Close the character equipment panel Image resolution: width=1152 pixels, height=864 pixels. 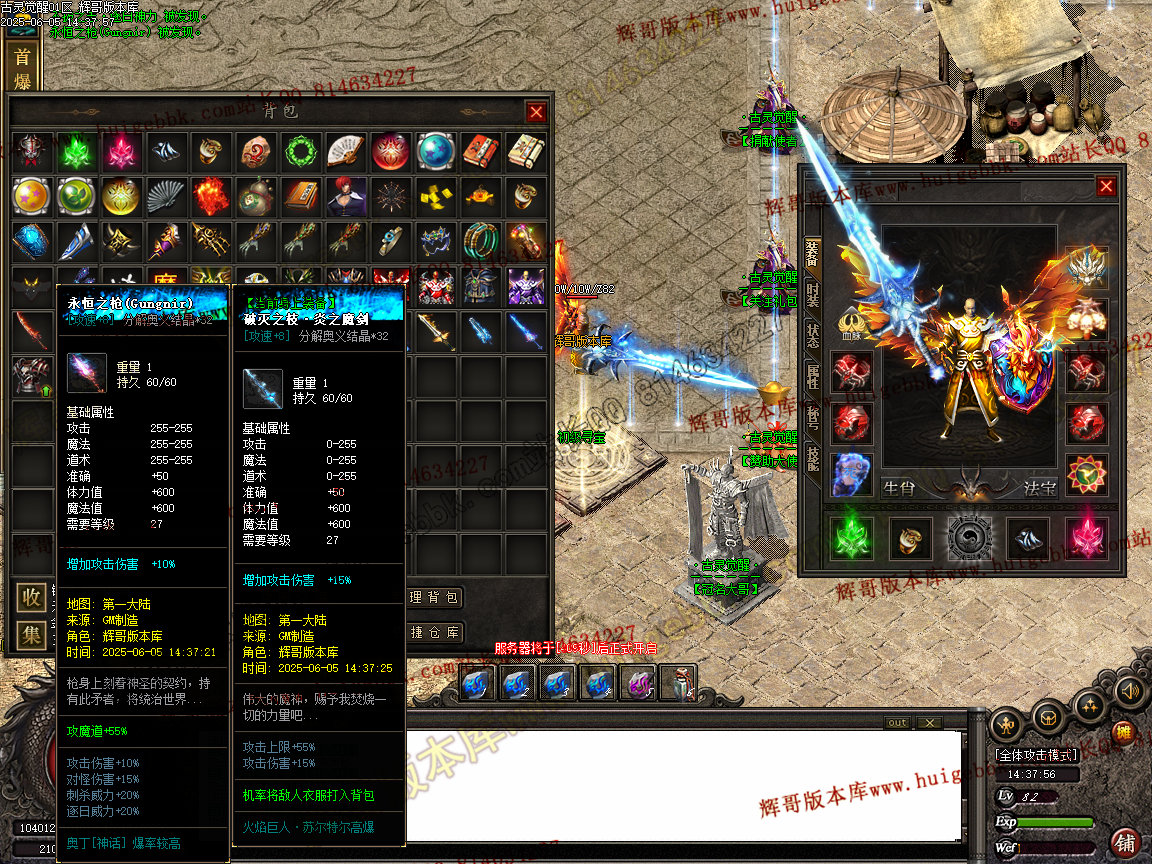point(1106,186)
